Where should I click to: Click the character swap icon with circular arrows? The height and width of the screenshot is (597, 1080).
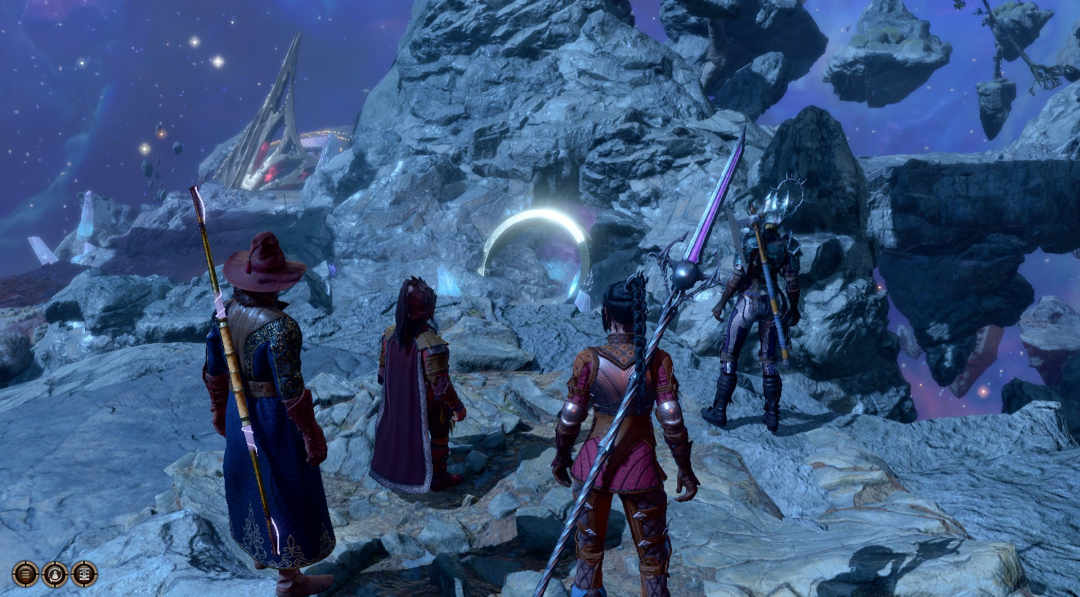coord(55,574)
